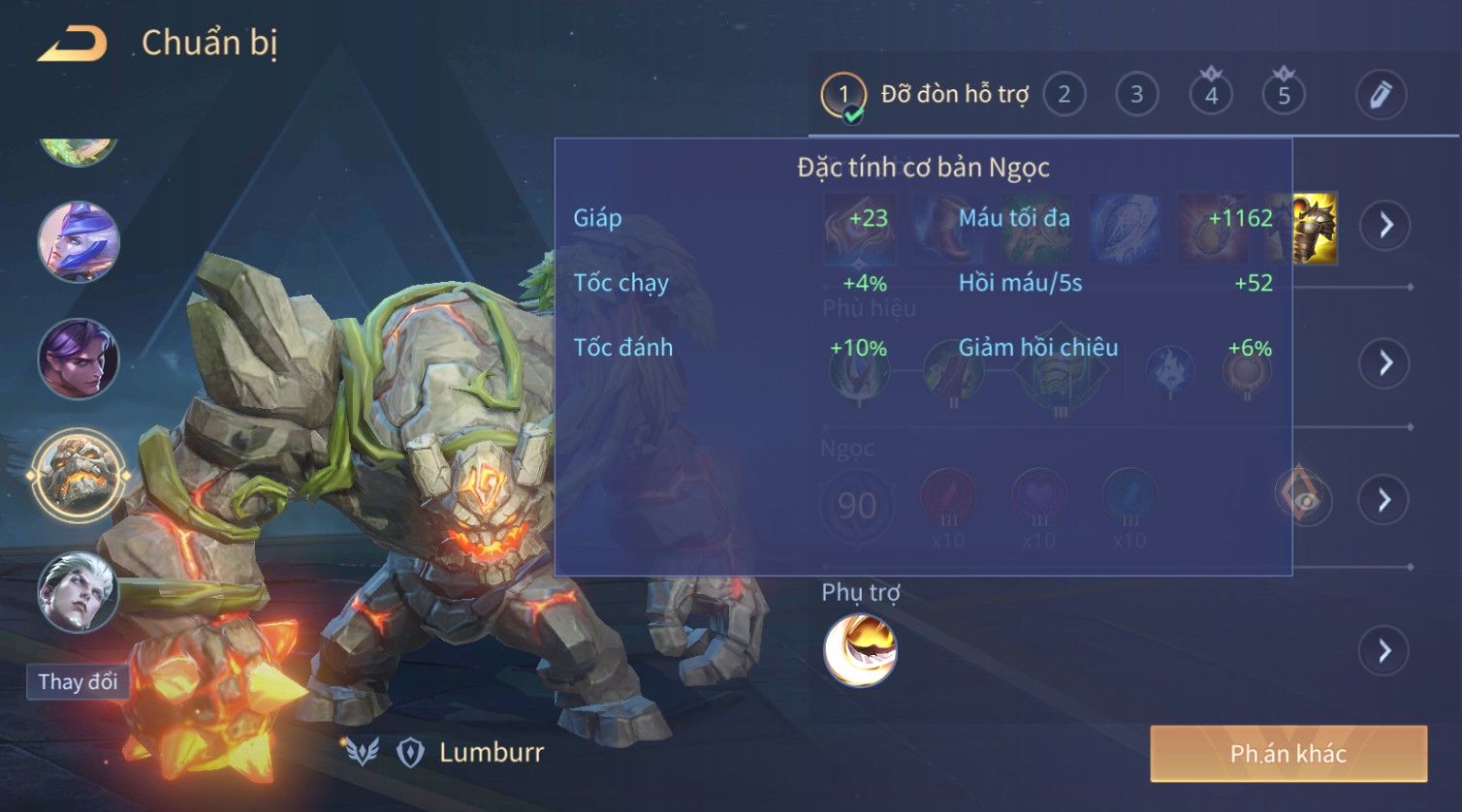The image size is (1462, 812).
Task: Choose the purple-haired hero portrait
Action: (x=79, y=359)
